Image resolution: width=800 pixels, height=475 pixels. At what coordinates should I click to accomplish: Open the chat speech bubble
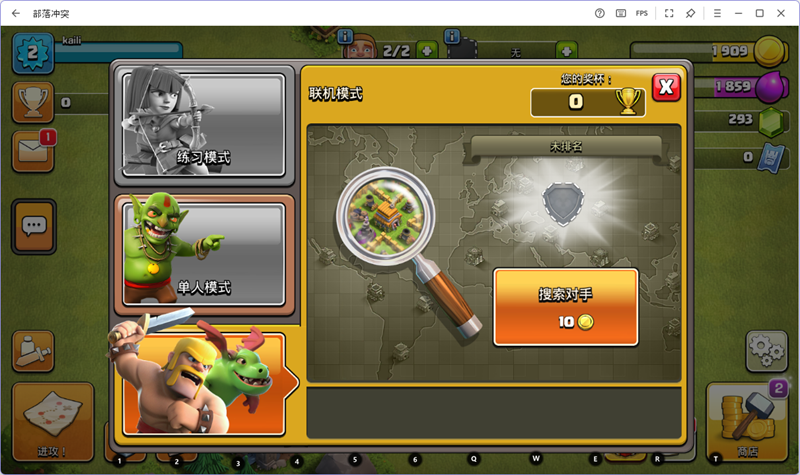(x=35, y=225)
